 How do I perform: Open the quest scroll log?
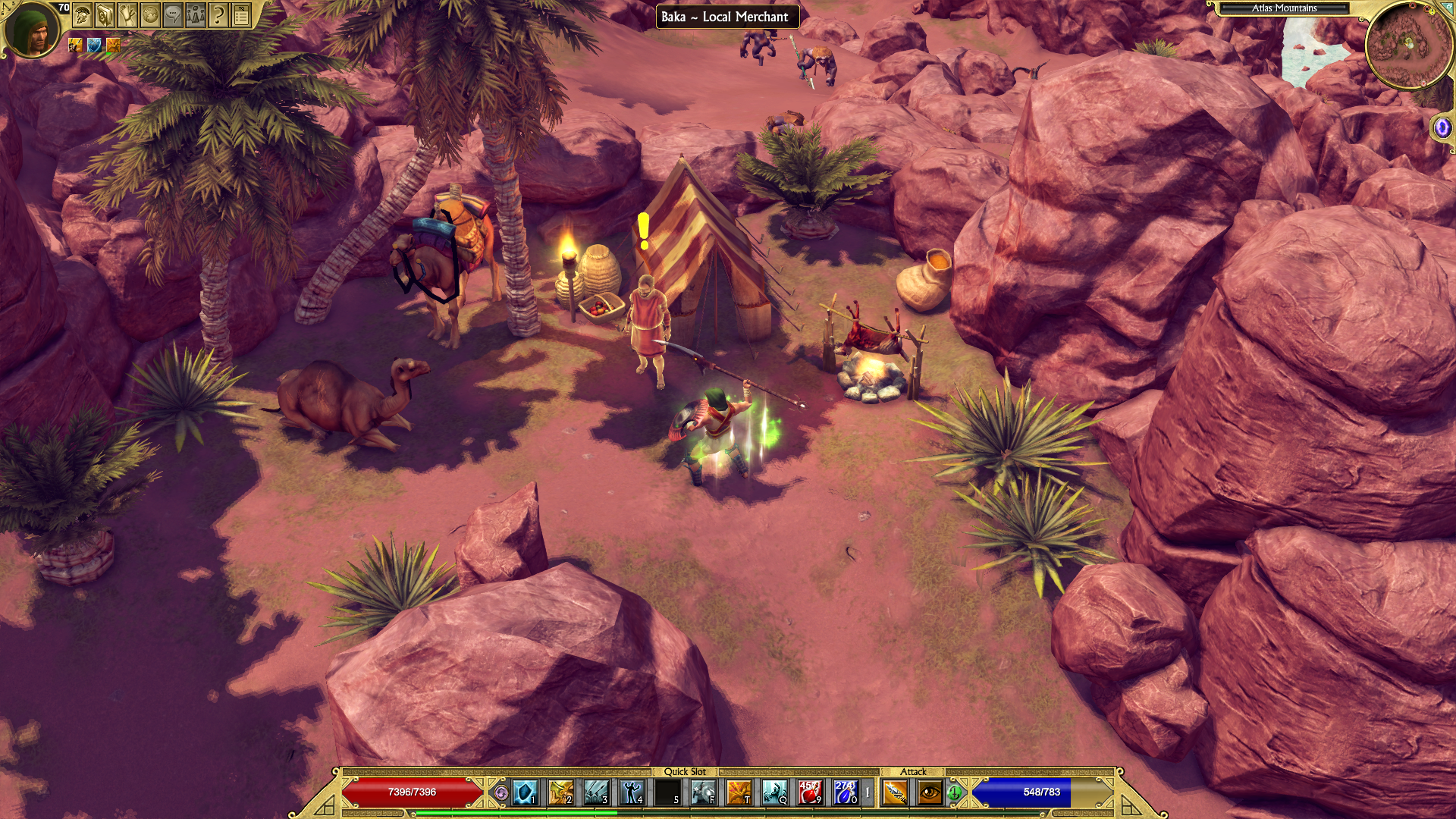(x=127, y=15)
